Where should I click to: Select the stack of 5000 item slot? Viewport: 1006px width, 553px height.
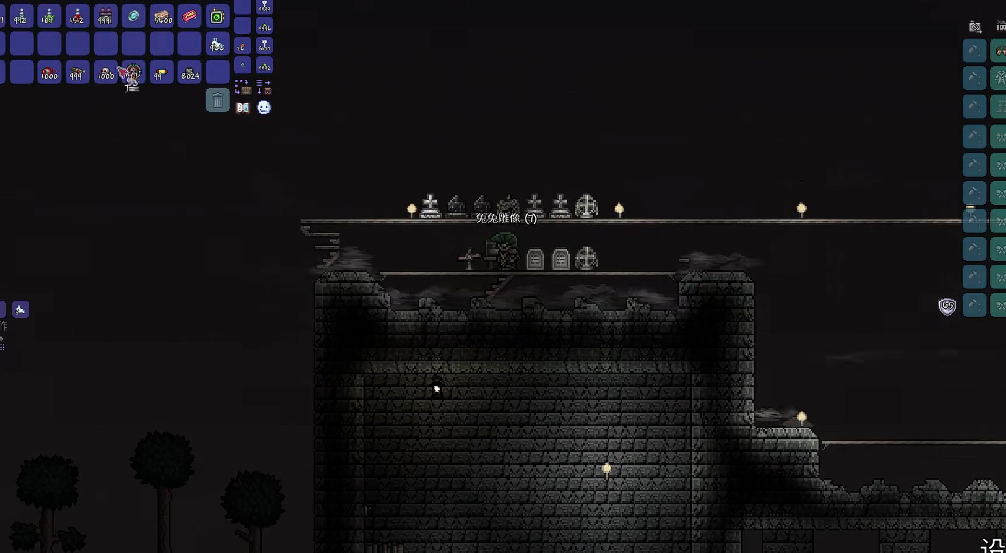162,16
